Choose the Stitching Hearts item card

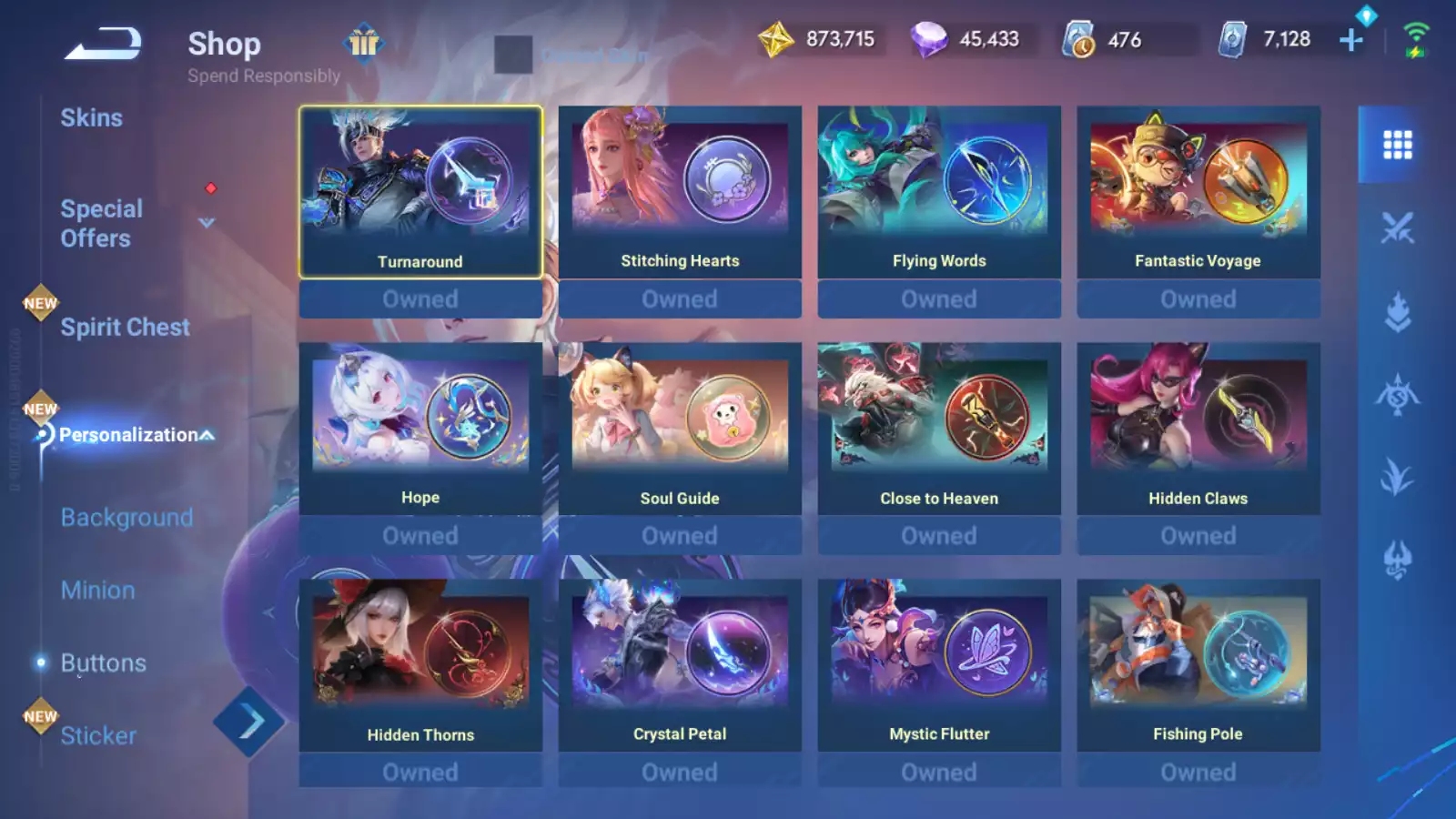coord(680,192)
